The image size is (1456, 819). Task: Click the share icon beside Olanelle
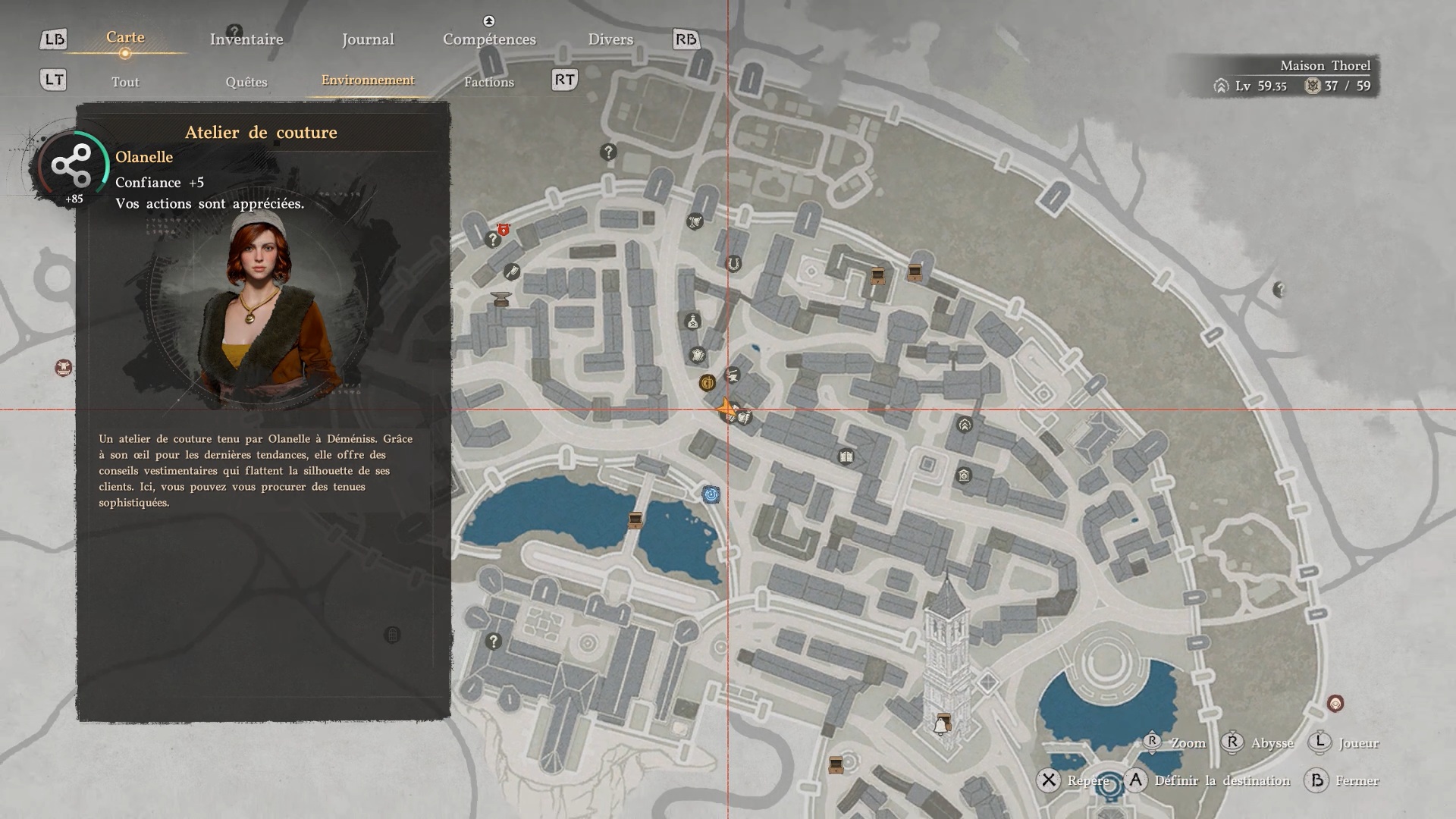[71, 165]
